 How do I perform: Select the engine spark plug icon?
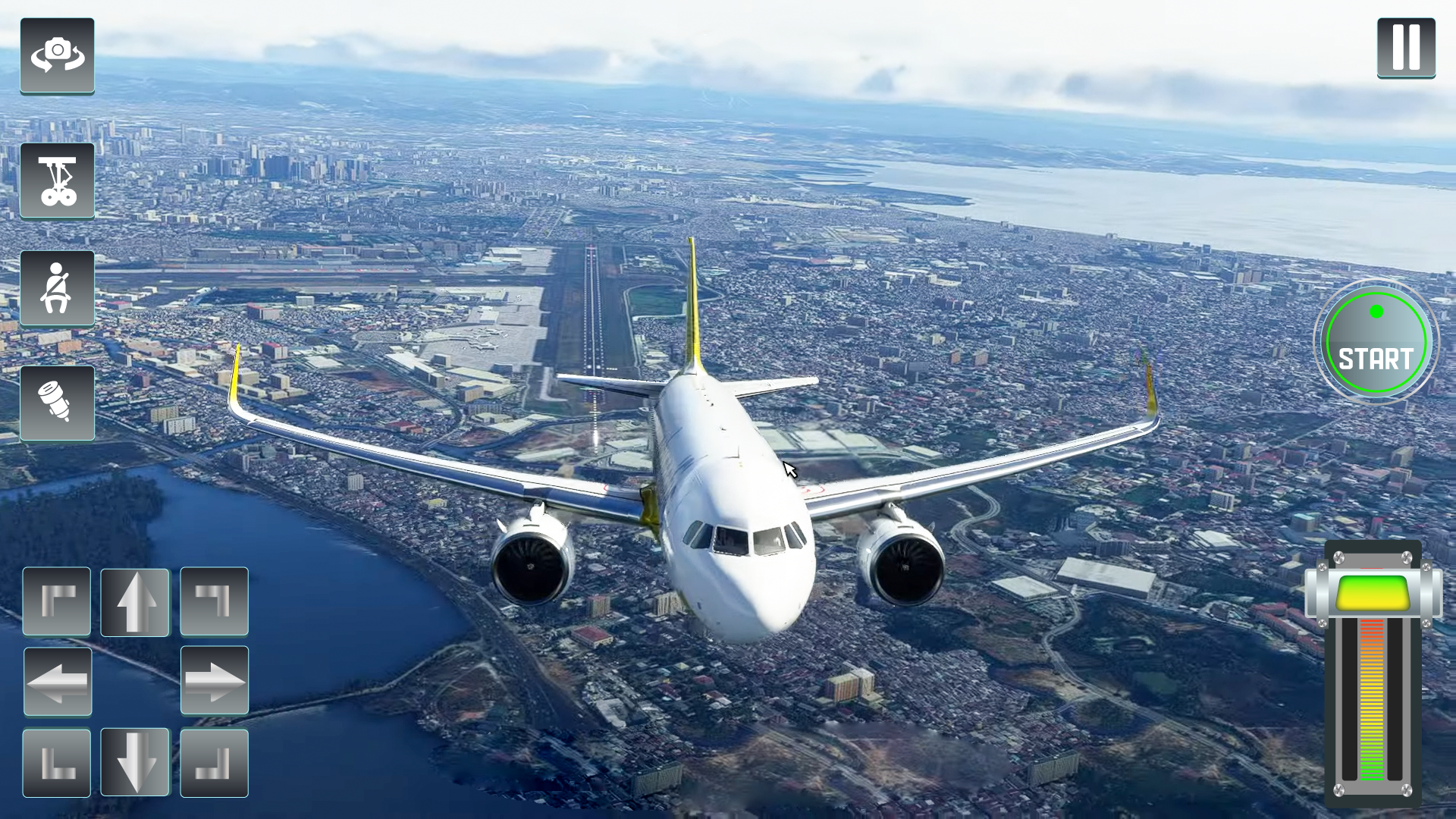[57, 402]
